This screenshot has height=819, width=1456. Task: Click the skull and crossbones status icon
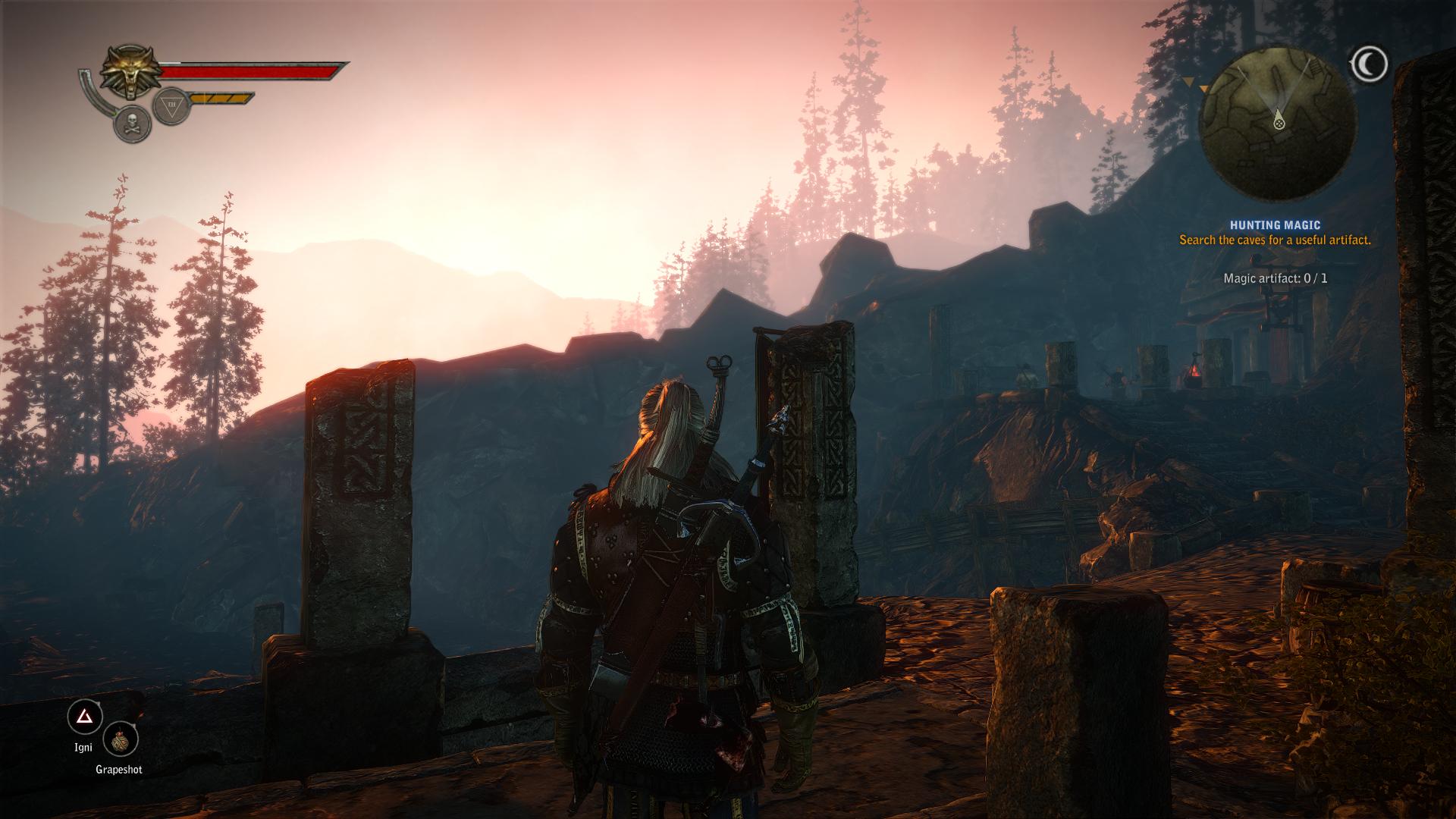coord(132,124)
